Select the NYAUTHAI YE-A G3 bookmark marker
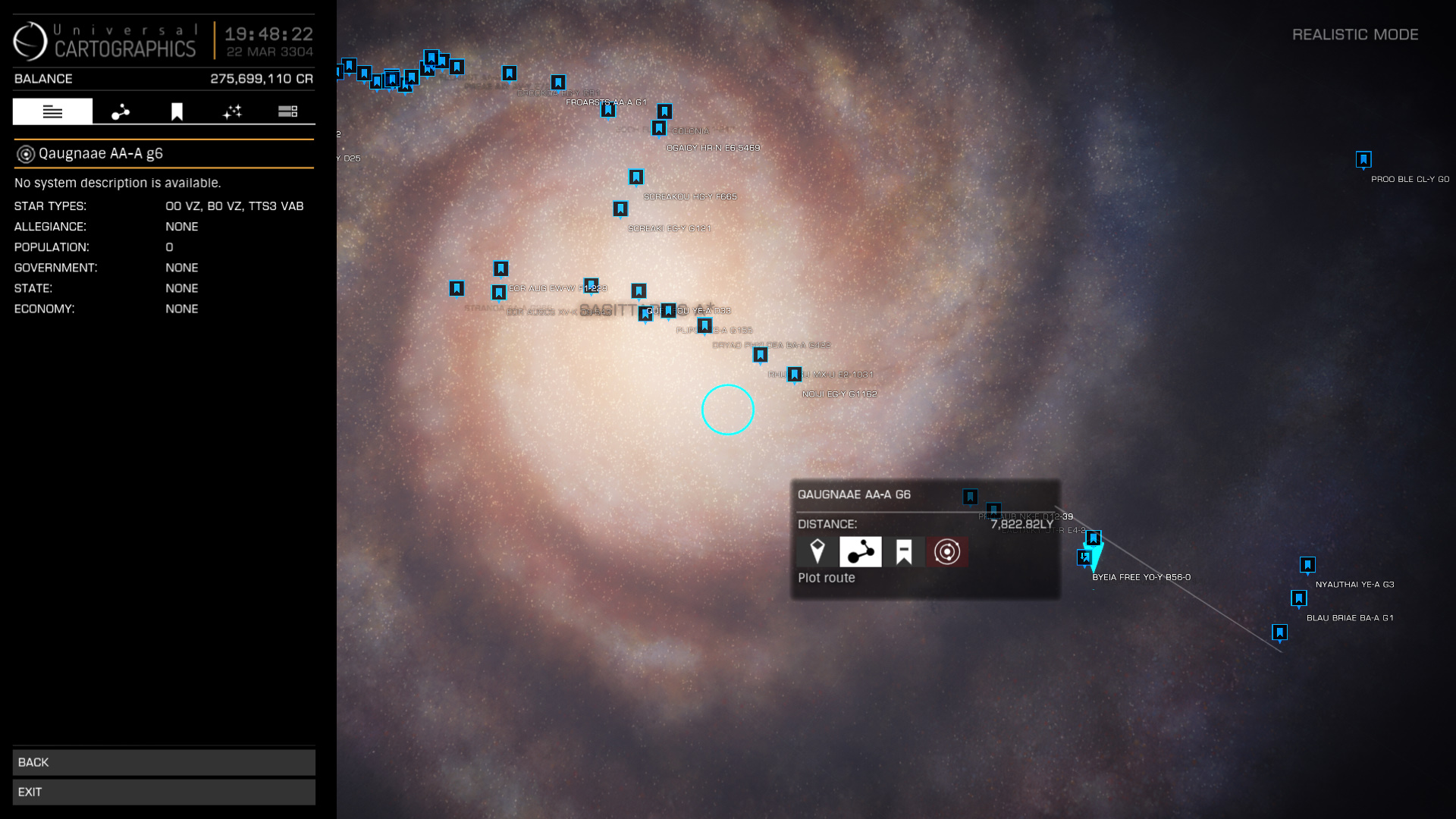1456x819 pixels. tap(1307, 565)
